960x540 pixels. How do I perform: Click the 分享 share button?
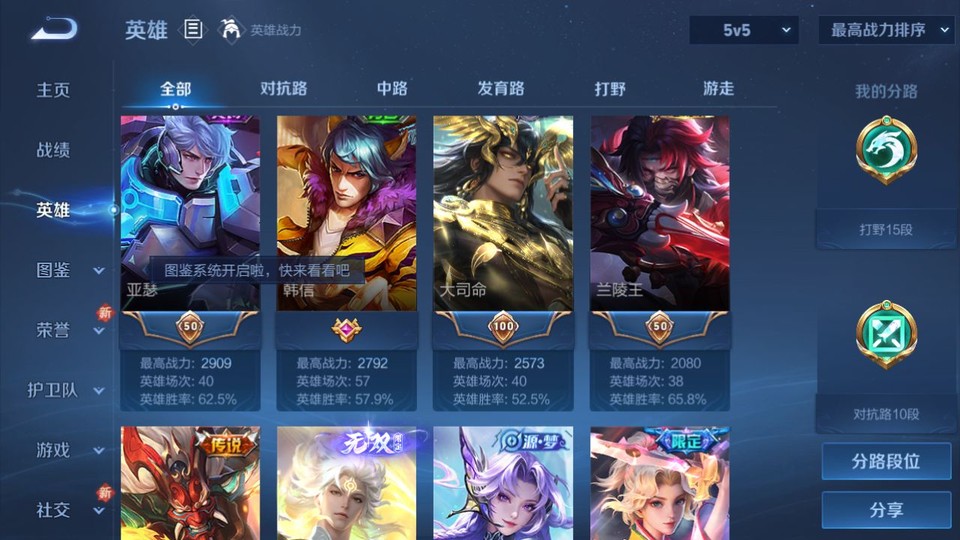pyautogui.click(x=886, y=510)
